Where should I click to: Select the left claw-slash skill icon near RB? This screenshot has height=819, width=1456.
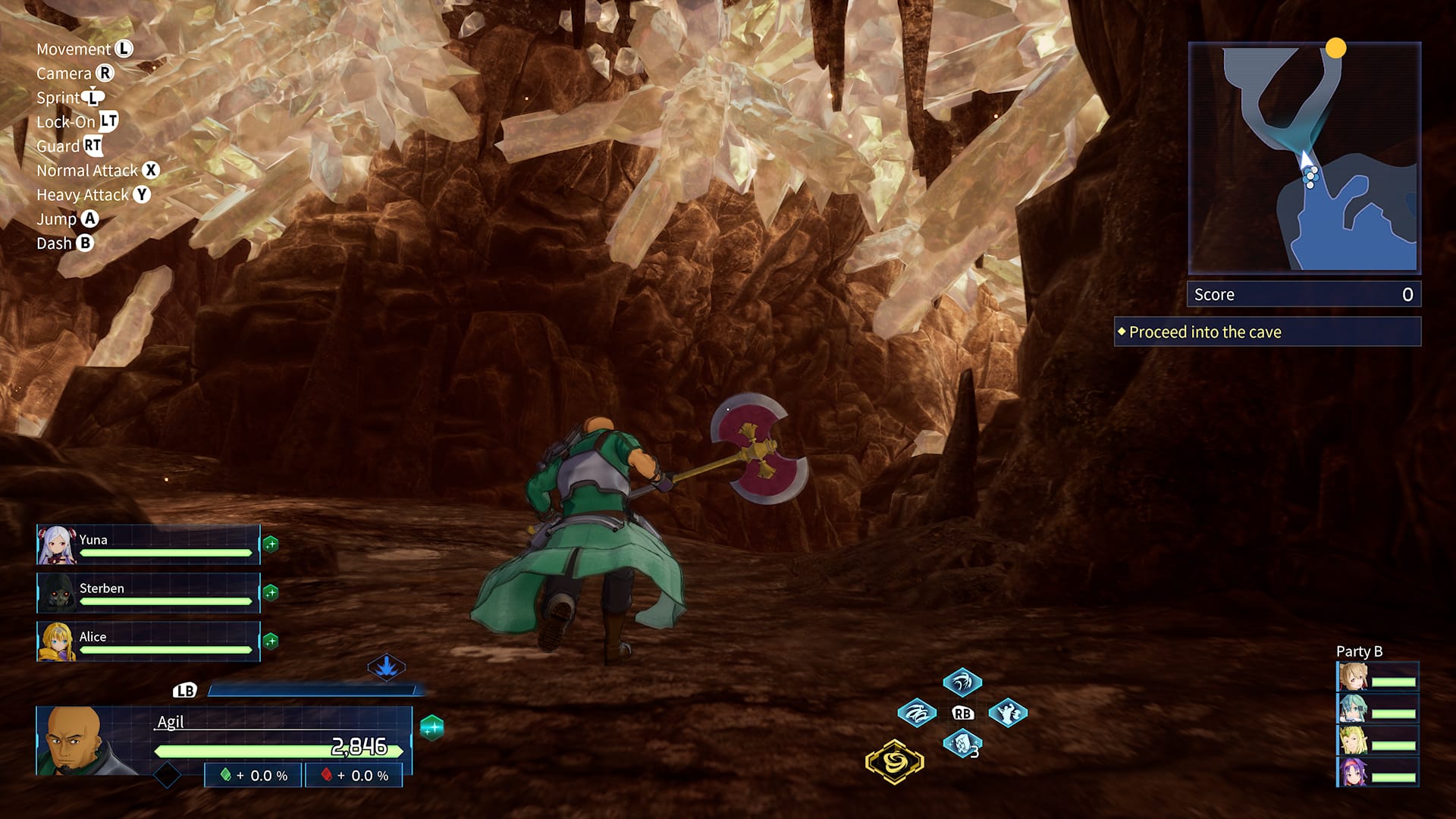point(919,713)
